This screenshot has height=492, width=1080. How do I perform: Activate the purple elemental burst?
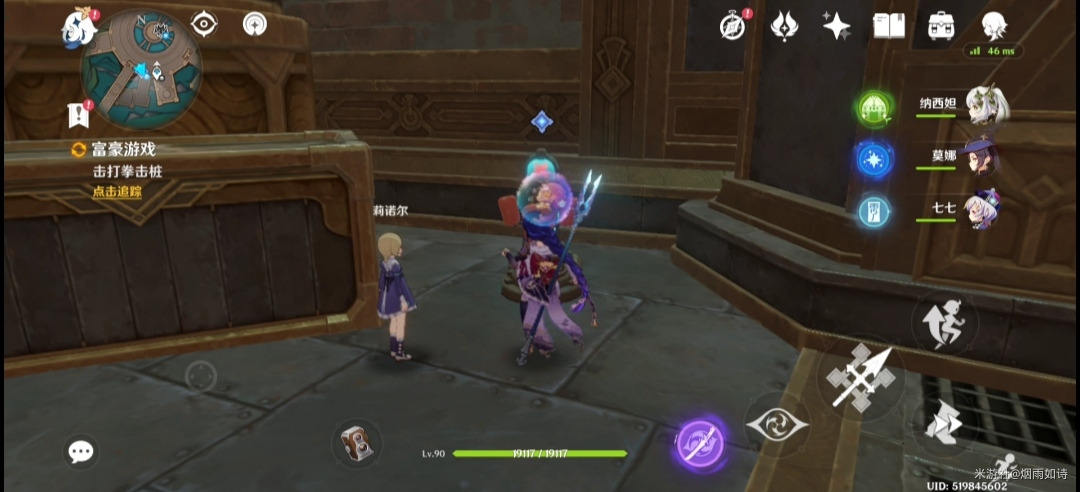(699, 441)
